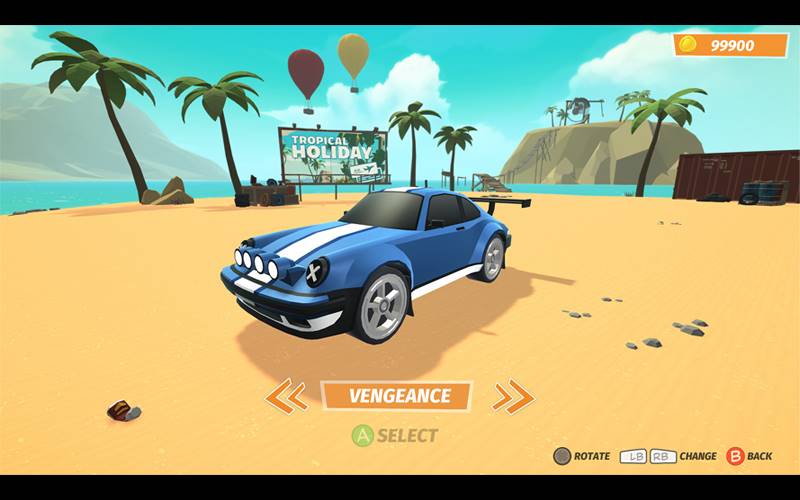Switch to the previous car with left arrows
Image resolution: width=800 pixels, height=500 pixels.
[x=287, y=396]
